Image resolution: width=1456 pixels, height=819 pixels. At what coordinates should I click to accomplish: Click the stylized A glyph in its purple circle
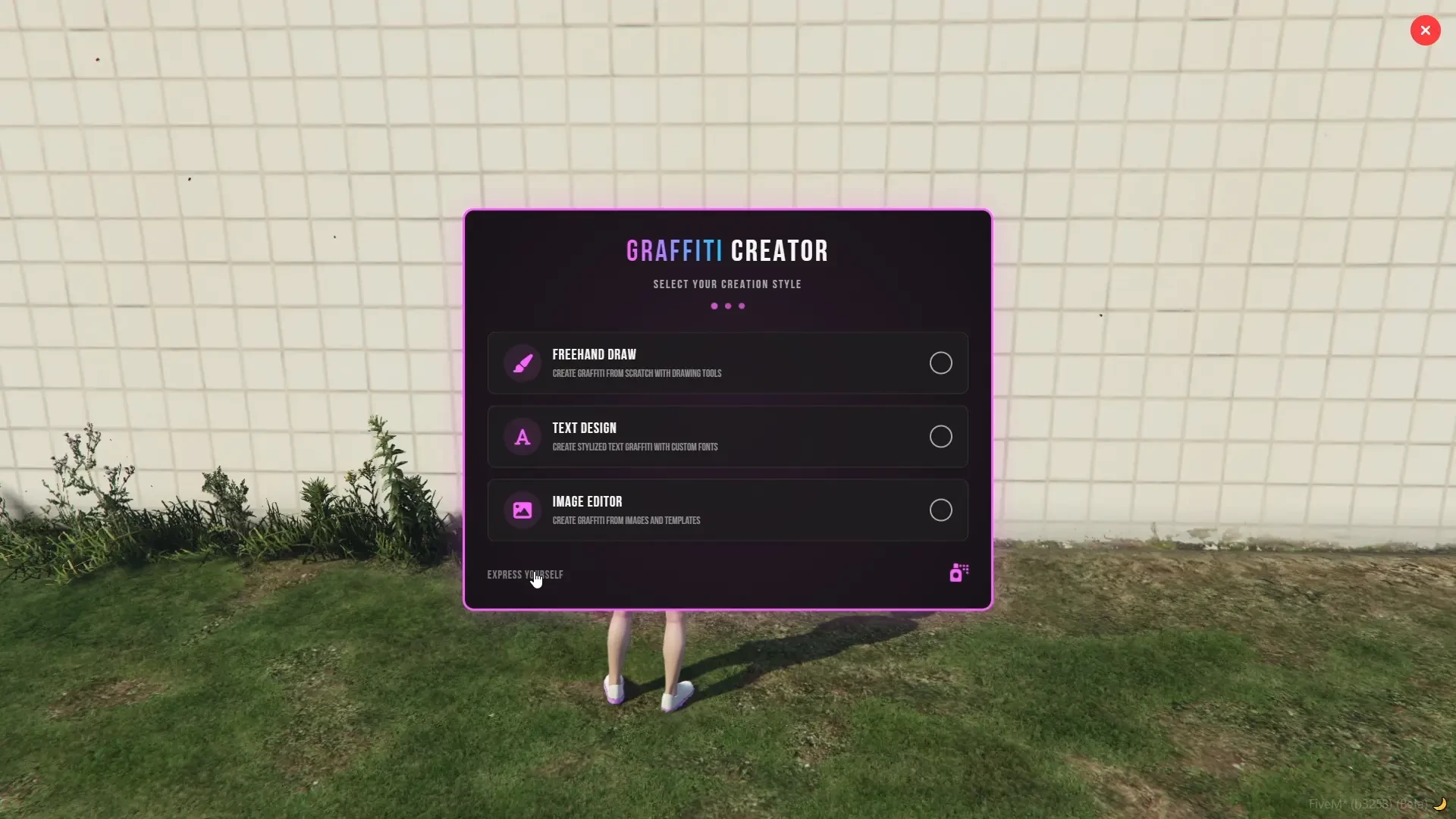click(x=521, y=436)
